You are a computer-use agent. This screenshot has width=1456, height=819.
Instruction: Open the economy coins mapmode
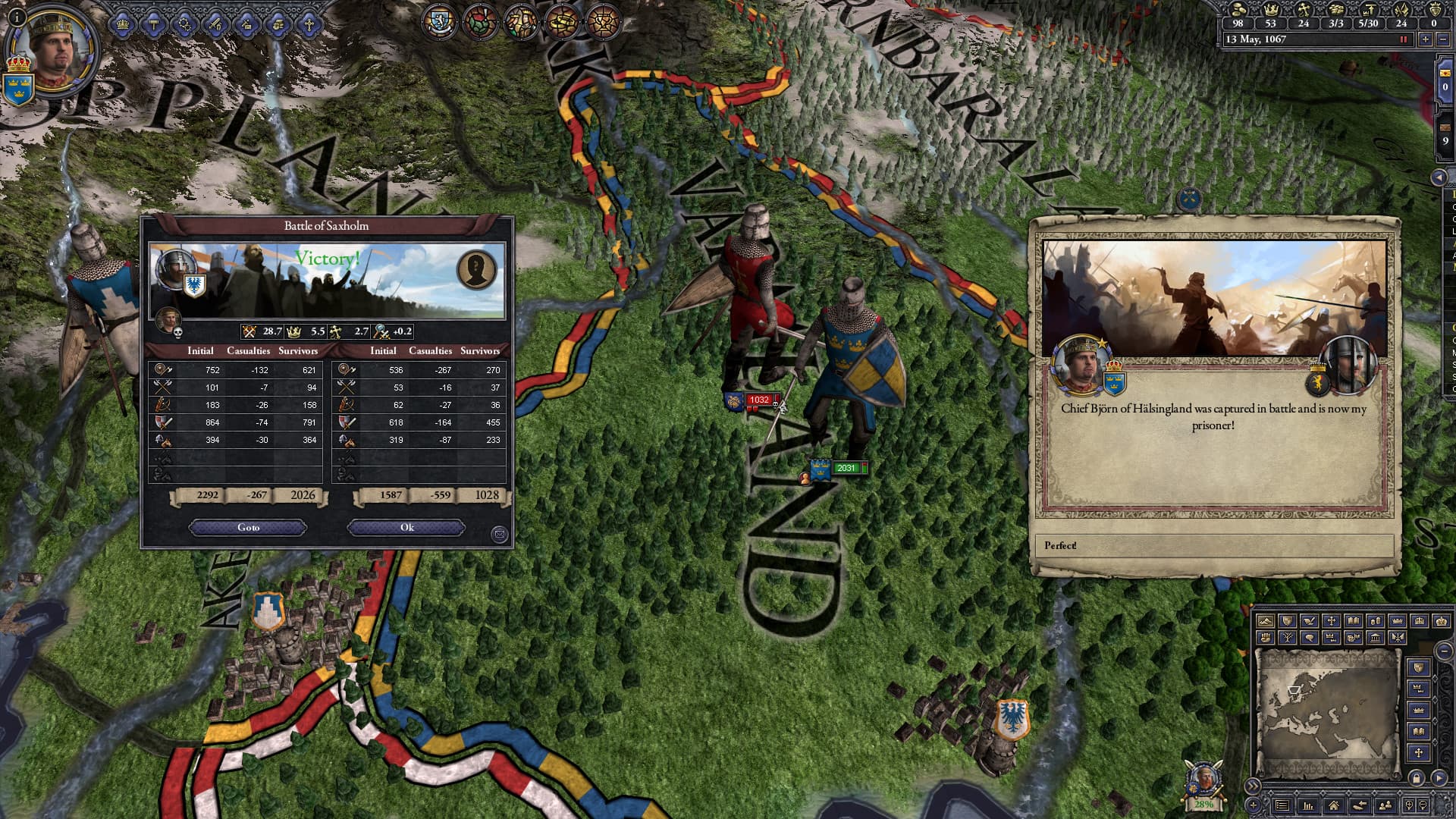[x=1376, y=622]
